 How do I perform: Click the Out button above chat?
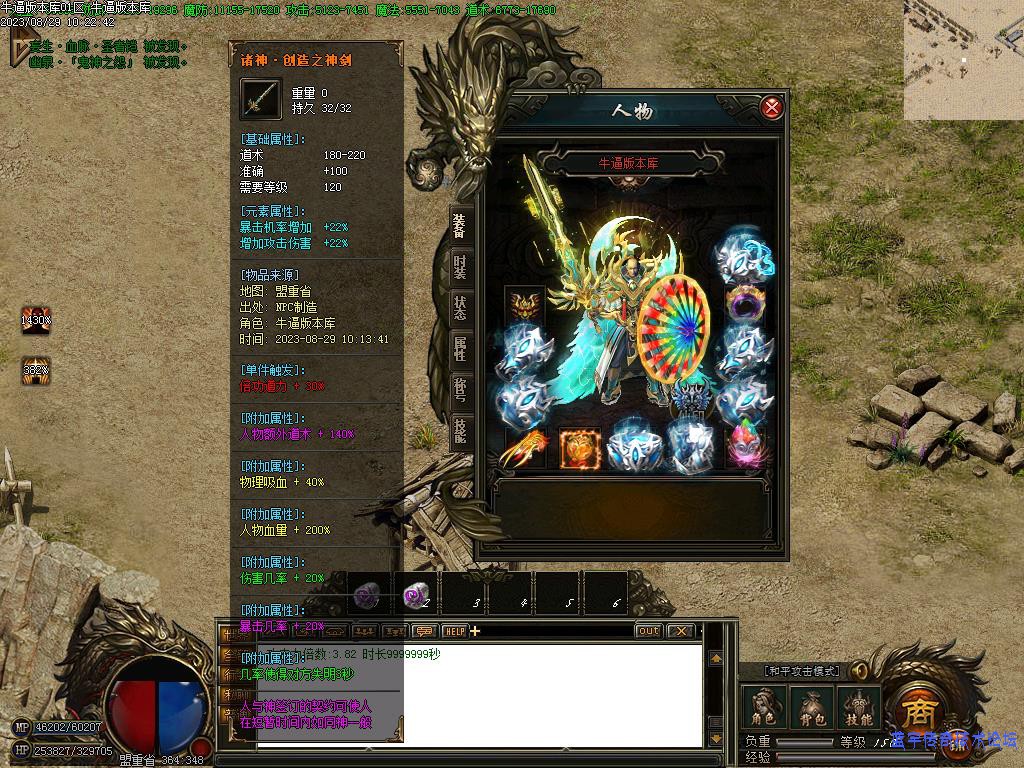point(648,631)
